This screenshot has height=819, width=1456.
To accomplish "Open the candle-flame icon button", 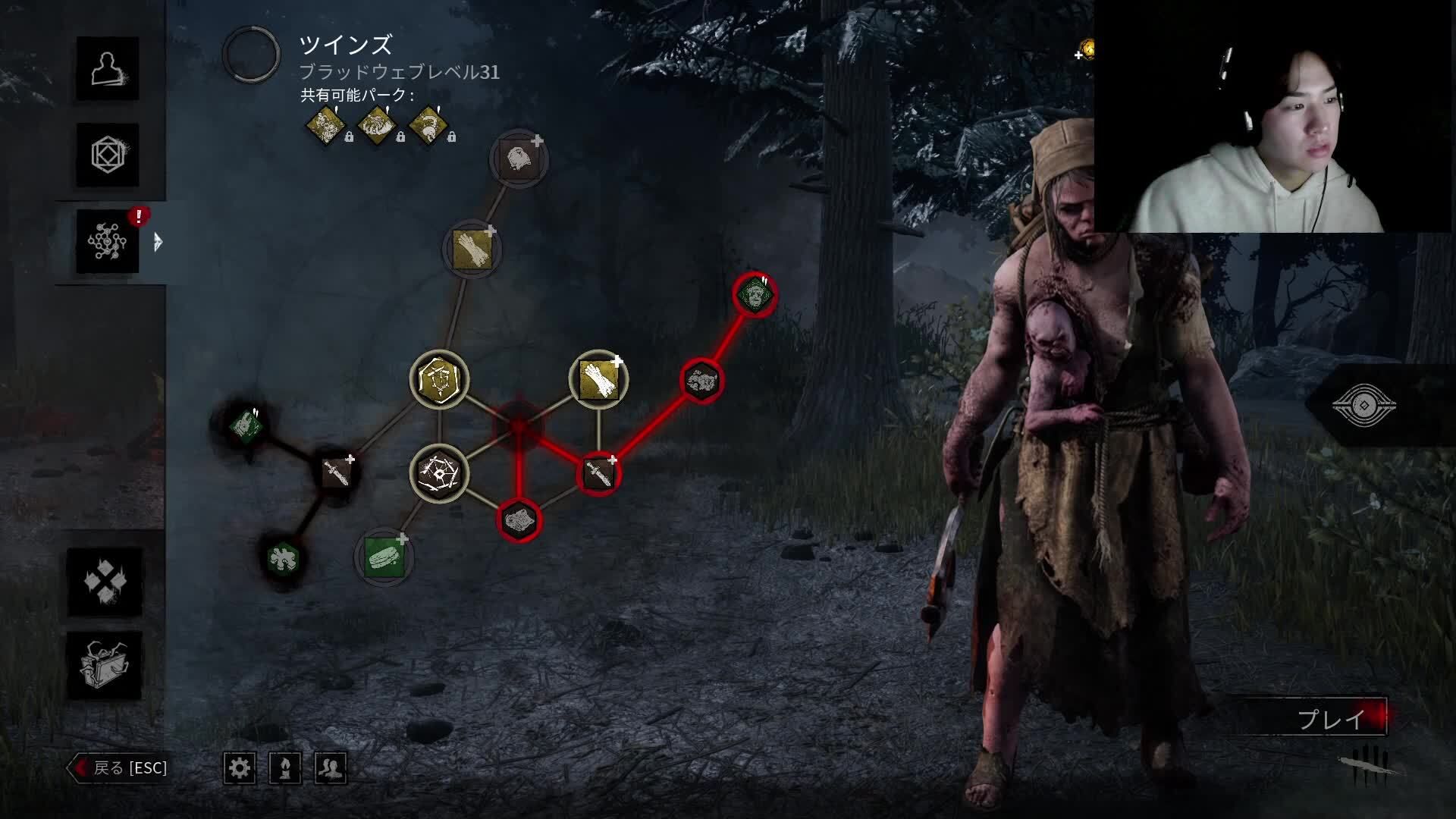I will pos(285,768).
